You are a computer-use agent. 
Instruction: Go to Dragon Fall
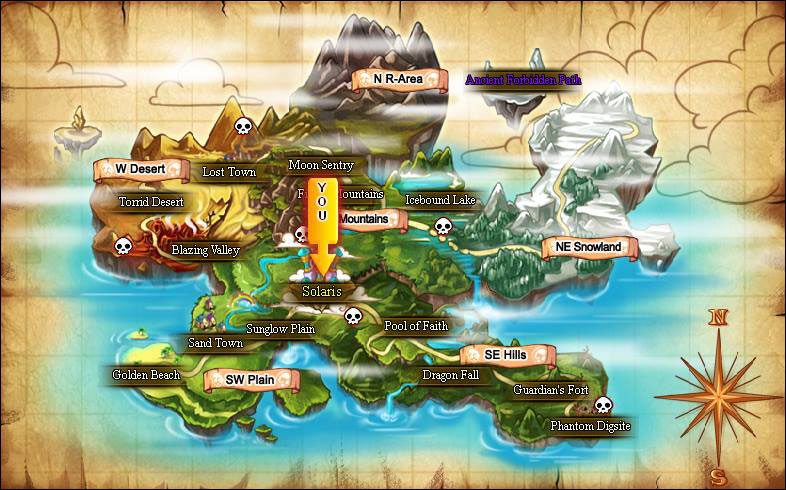point(451,375)
